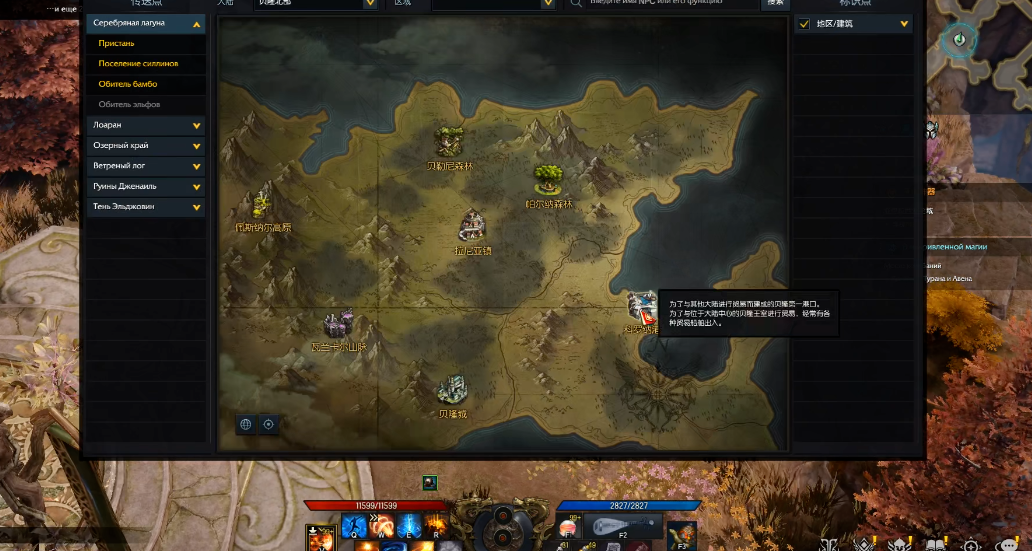
Task: Expand the Озерный край region
Action: [197, 146]
